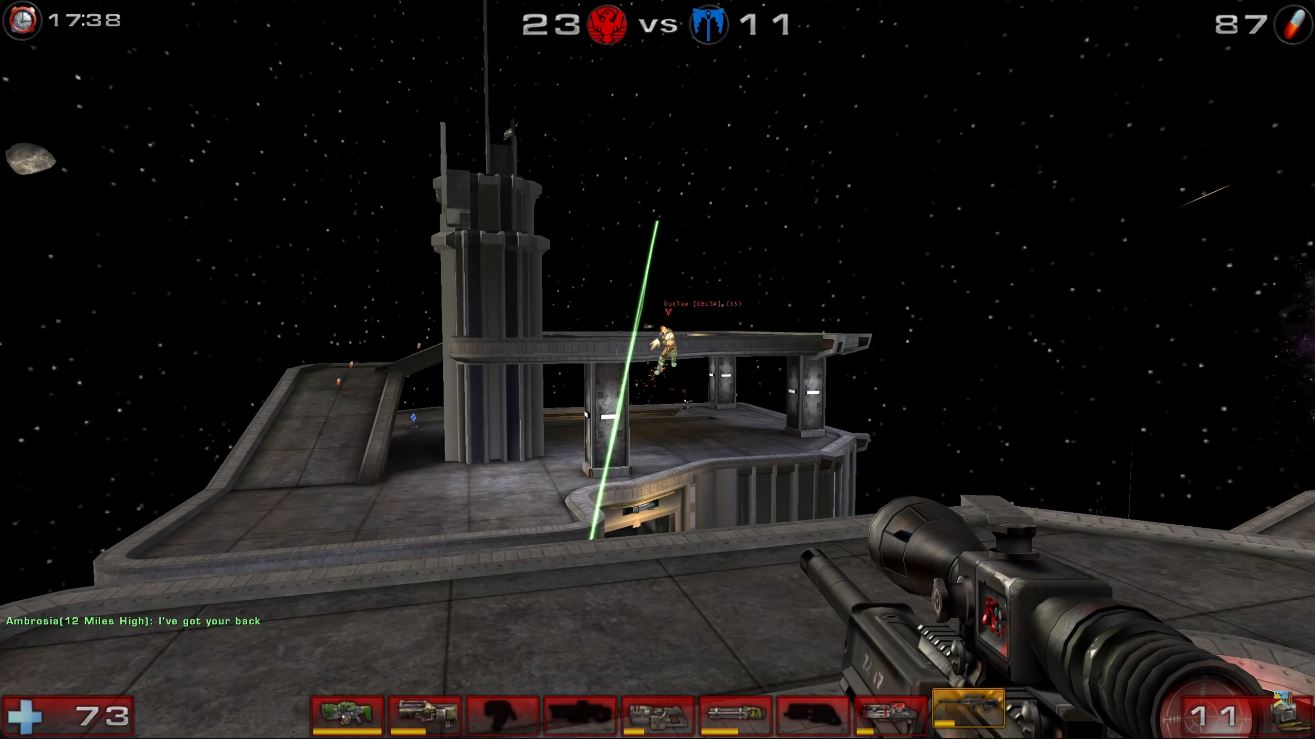The height and width of the screenshot is (739, 1315).
Task: Select the red-and-white weapon slot
Action: (891, 714)
